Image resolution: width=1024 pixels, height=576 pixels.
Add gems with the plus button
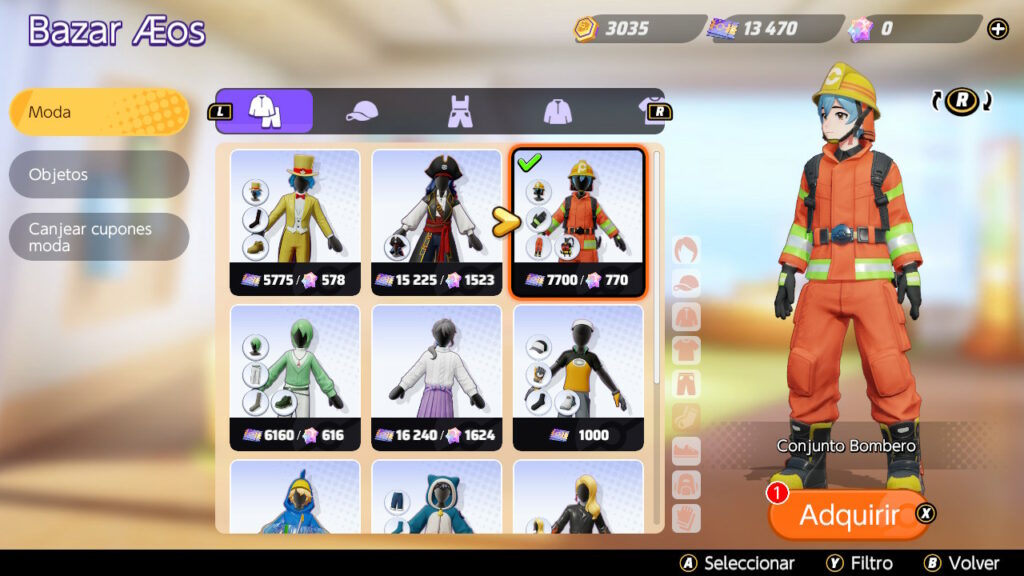(x=998, y=29)
